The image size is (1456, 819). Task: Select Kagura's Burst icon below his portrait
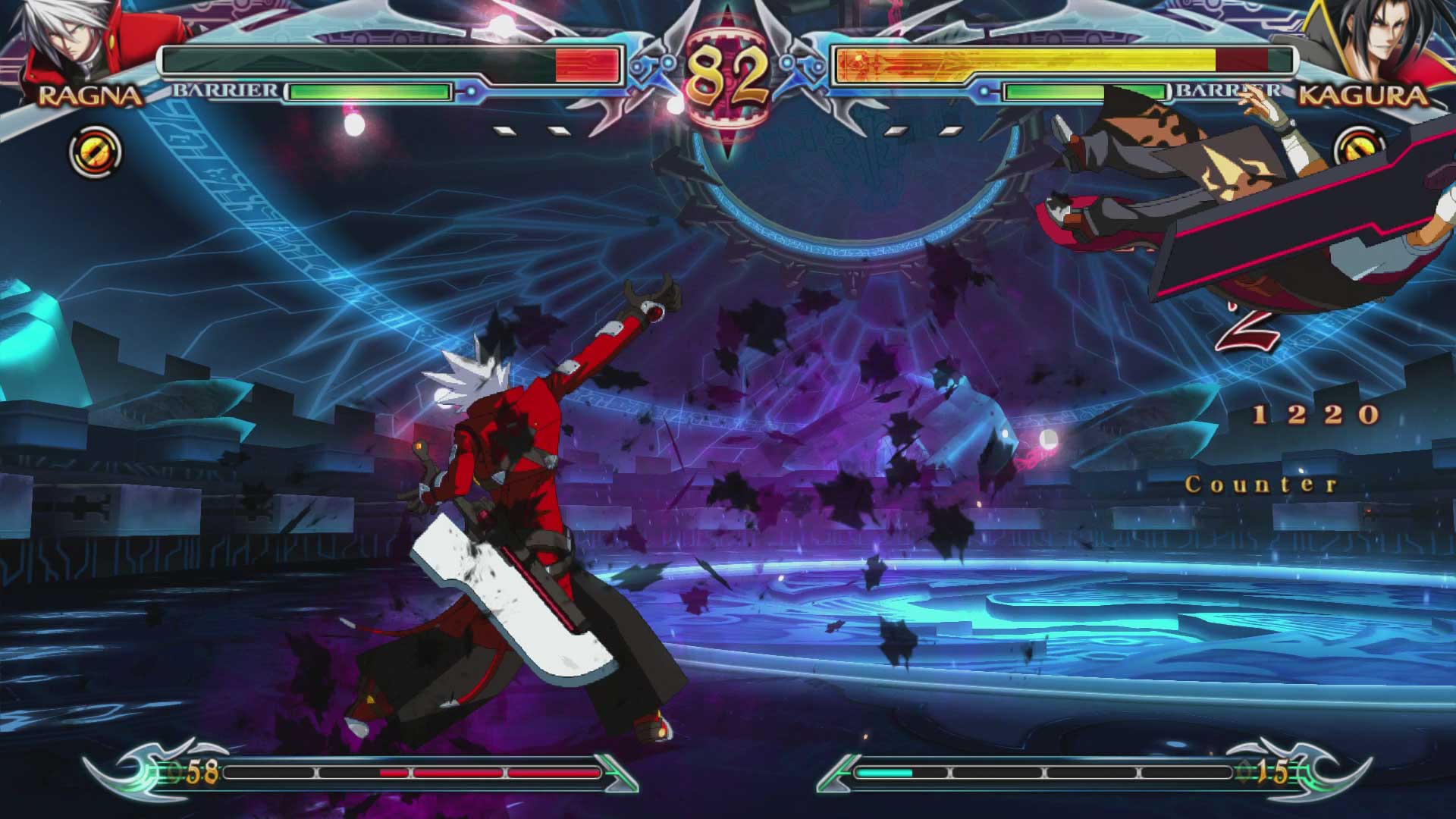1362,145
